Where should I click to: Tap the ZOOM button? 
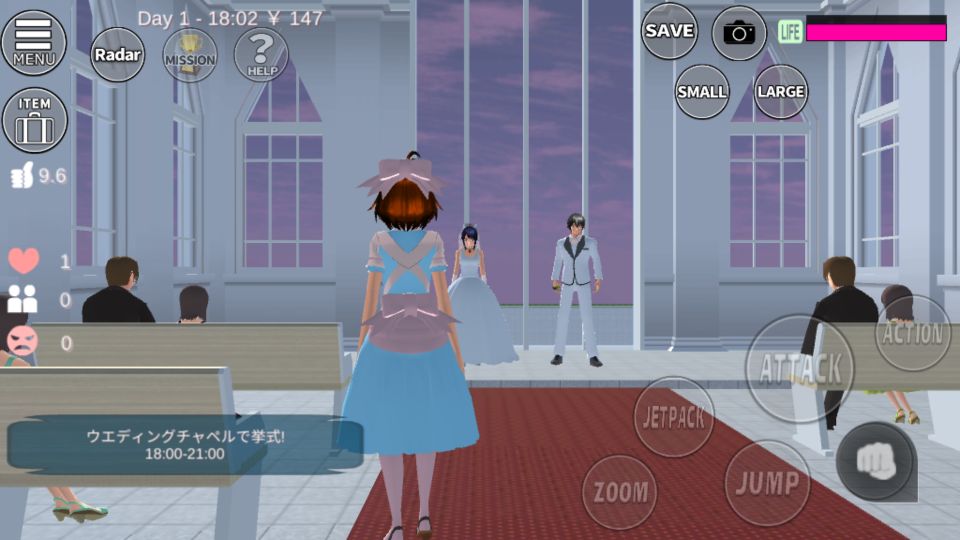620,492
